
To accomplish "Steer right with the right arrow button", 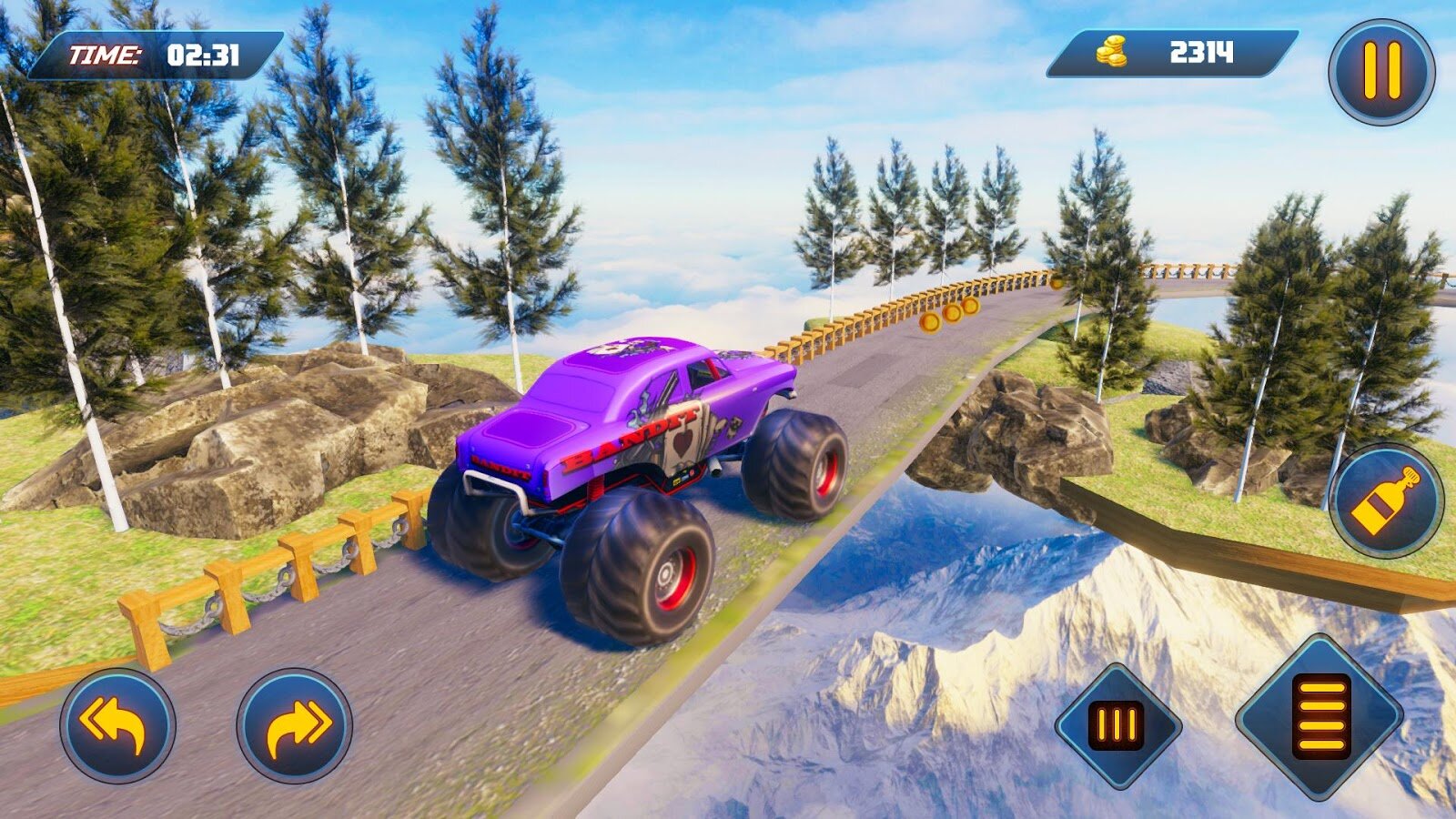I will (294, 725).
